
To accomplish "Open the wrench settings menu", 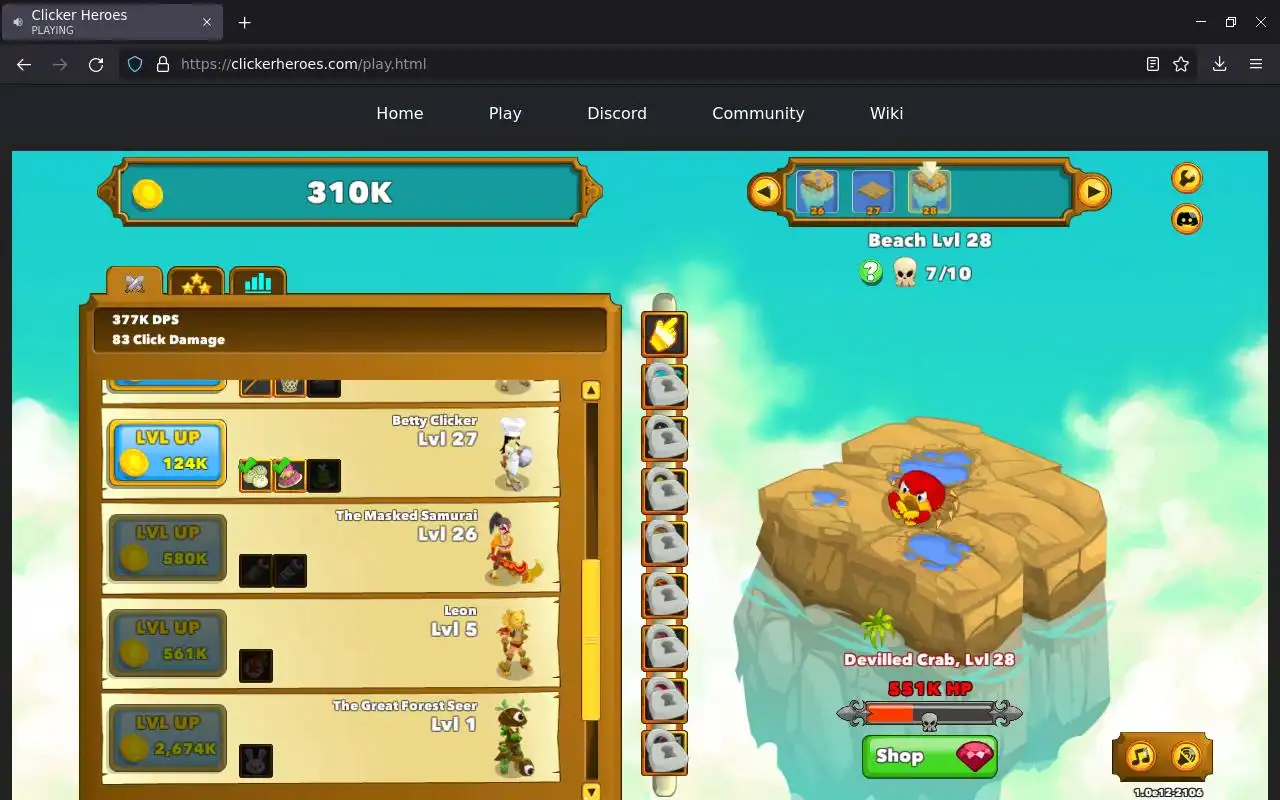I will (x=1187, y=178).
